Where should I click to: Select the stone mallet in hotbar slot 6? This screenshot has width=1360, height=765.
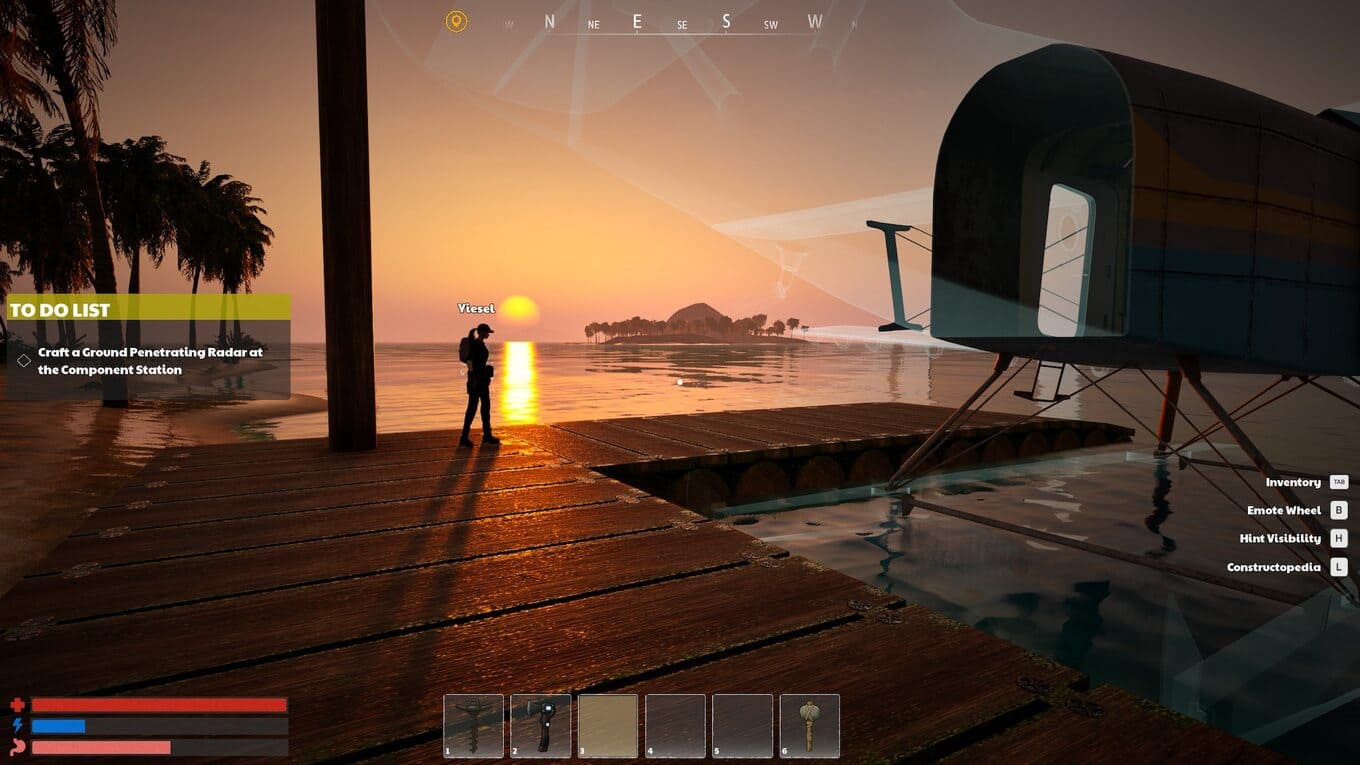click(x=809, y=725)
